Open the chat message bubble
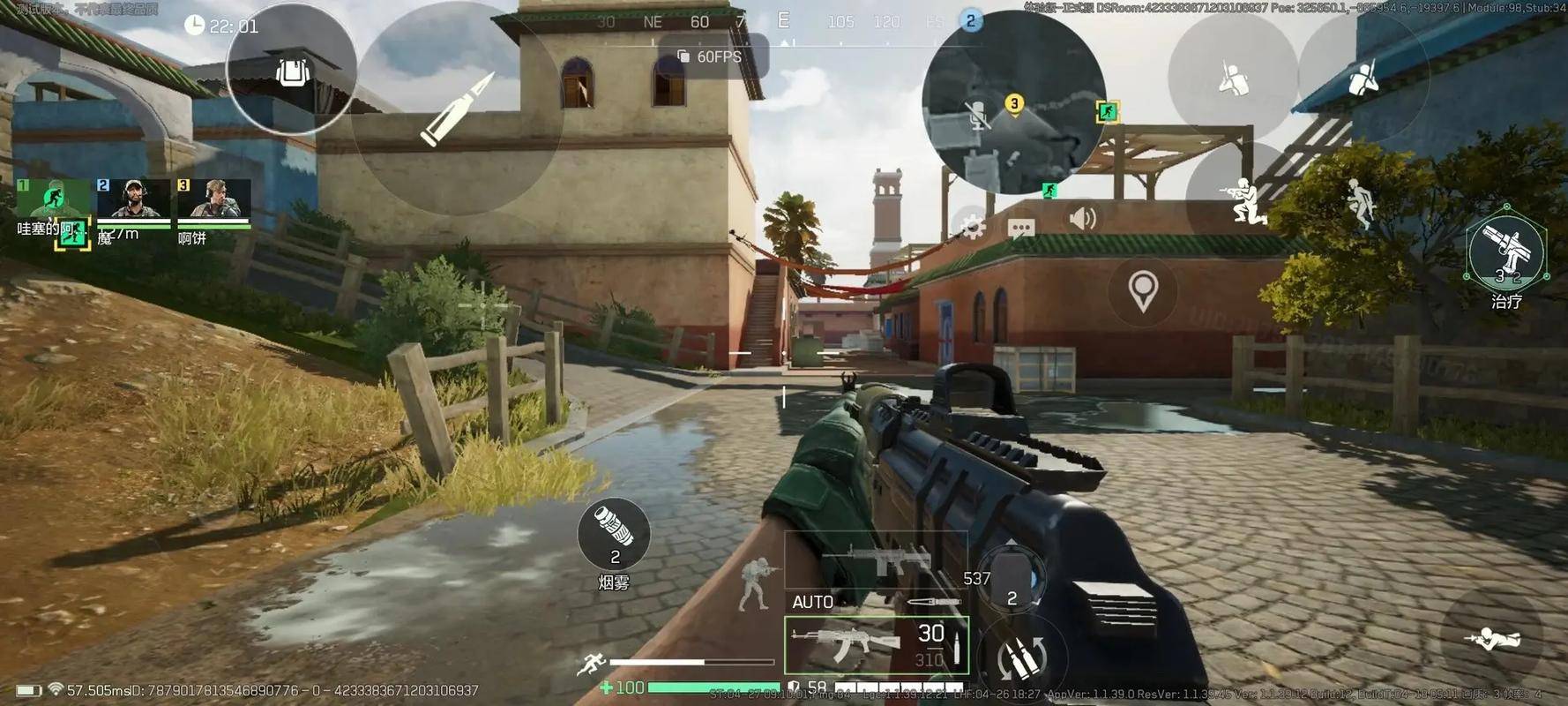This screenshot has width=1568, height=706. (x=1021, y=229)
